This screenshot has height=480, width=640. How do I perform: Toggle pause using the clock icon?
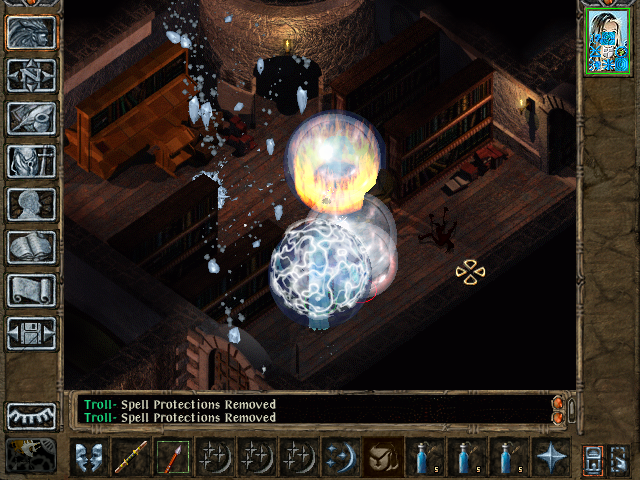[31, 455]
